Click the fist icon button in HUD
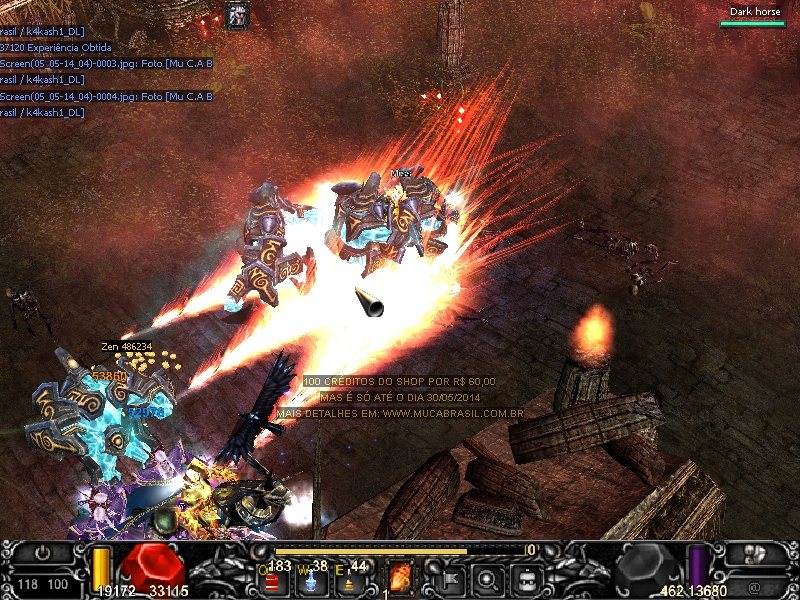Image resolution: width=800 pixels, height=600 pixels. [756, 553]
